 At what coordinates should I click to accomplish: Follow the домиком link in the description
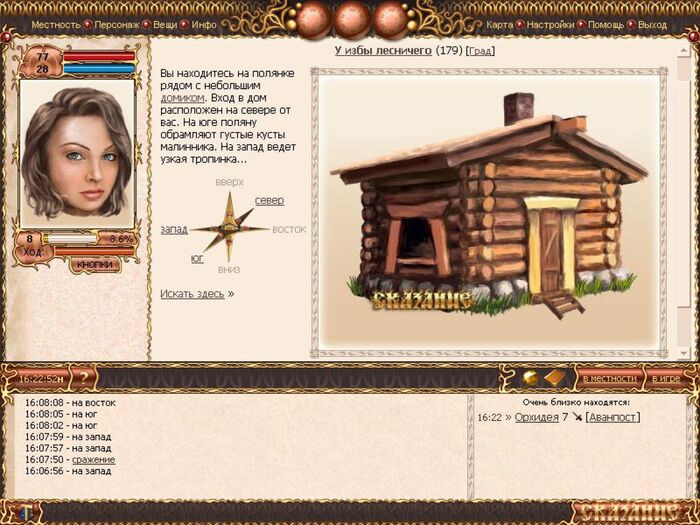tap(183, 99)
